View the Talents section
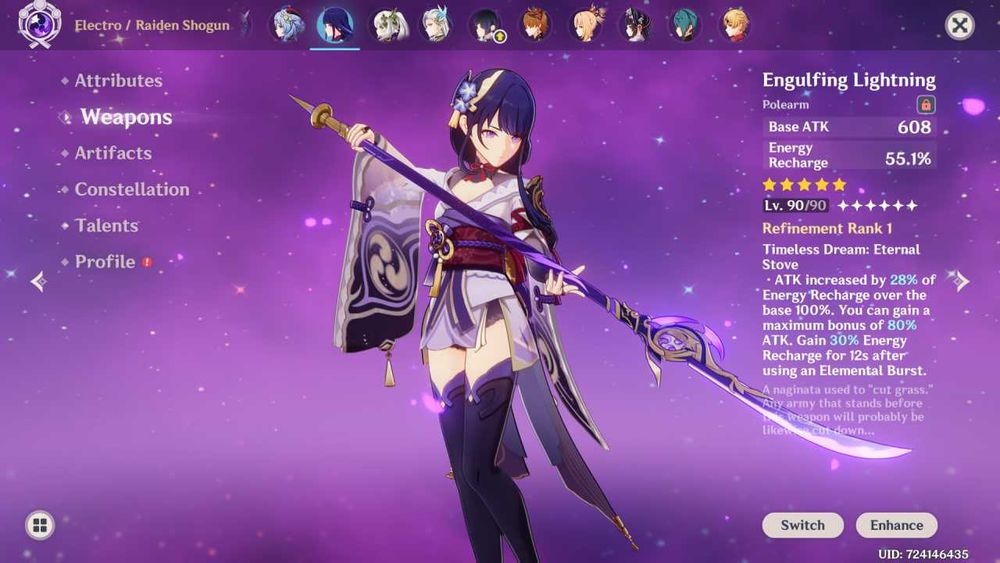1000x563 pixels. click(106, 225)
